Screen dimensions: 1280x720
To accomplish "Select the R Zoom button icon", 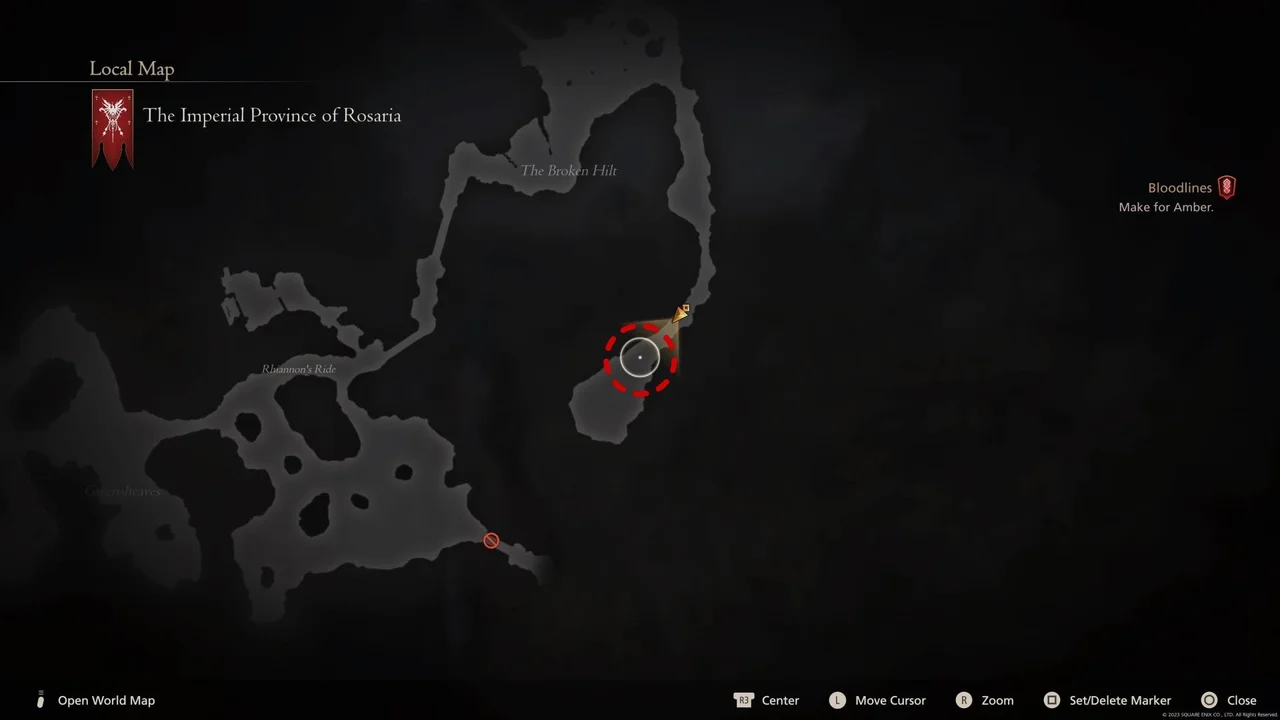I will [964, 700].
